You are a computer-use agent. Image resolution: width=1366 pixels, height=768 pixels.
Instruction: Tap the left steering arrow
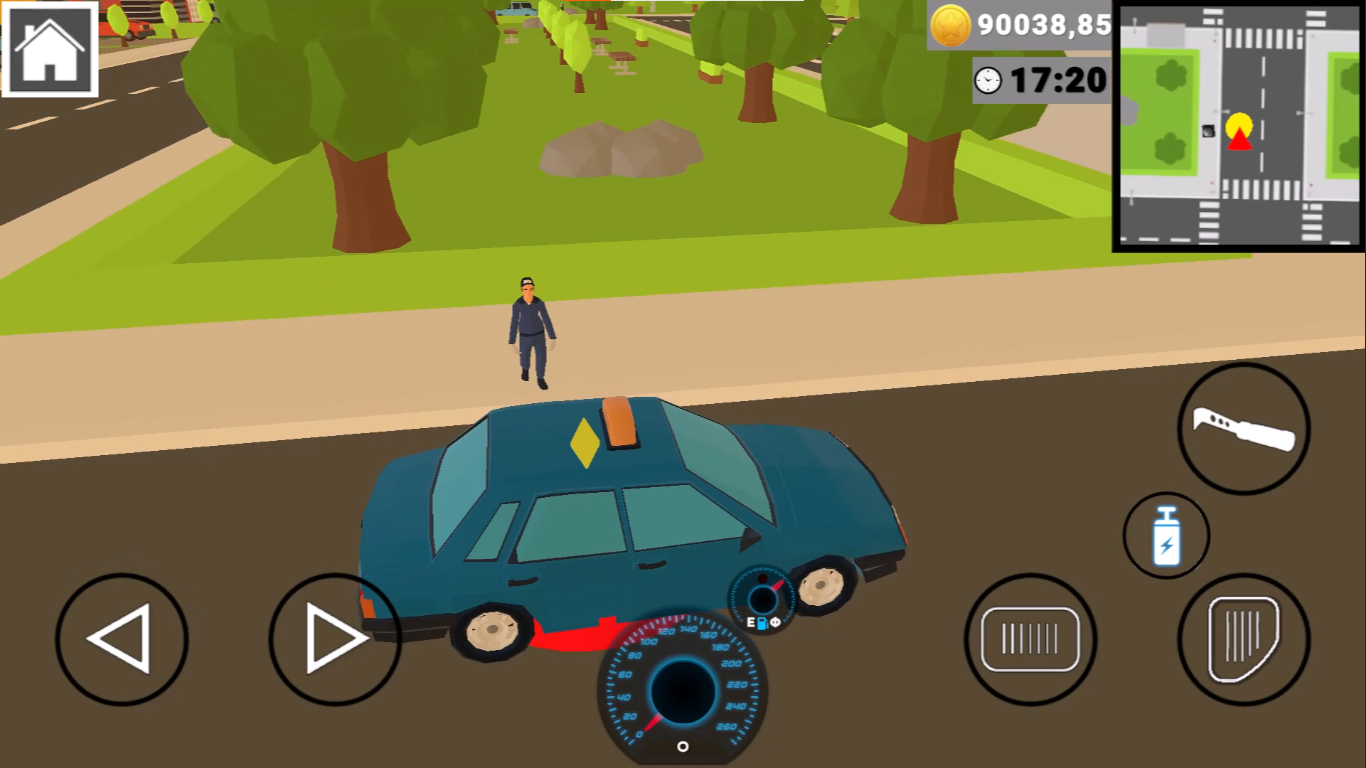click(x=120, y=638)
